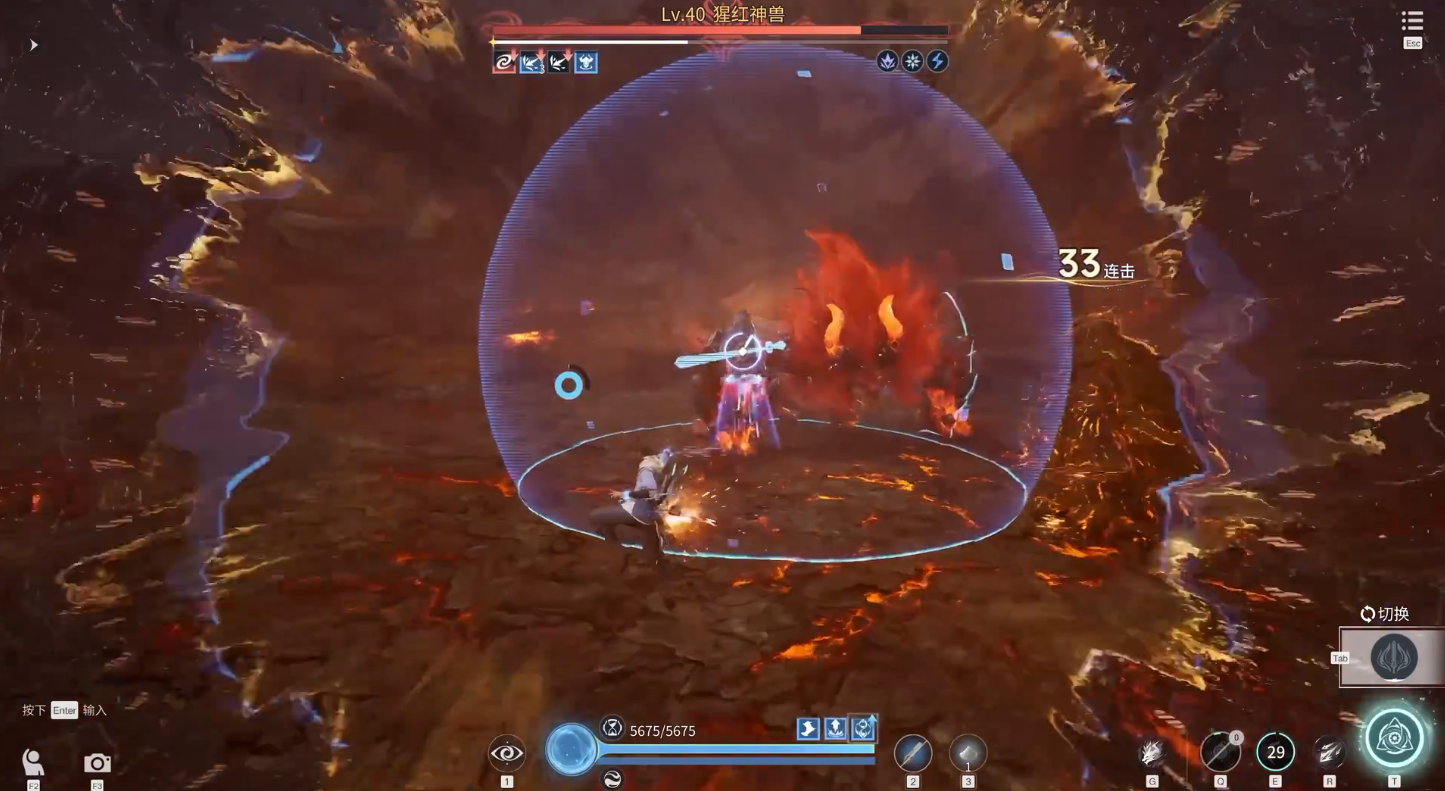Cast the triple slash R skill
1445x791 pixels.
click(1329, 753)
